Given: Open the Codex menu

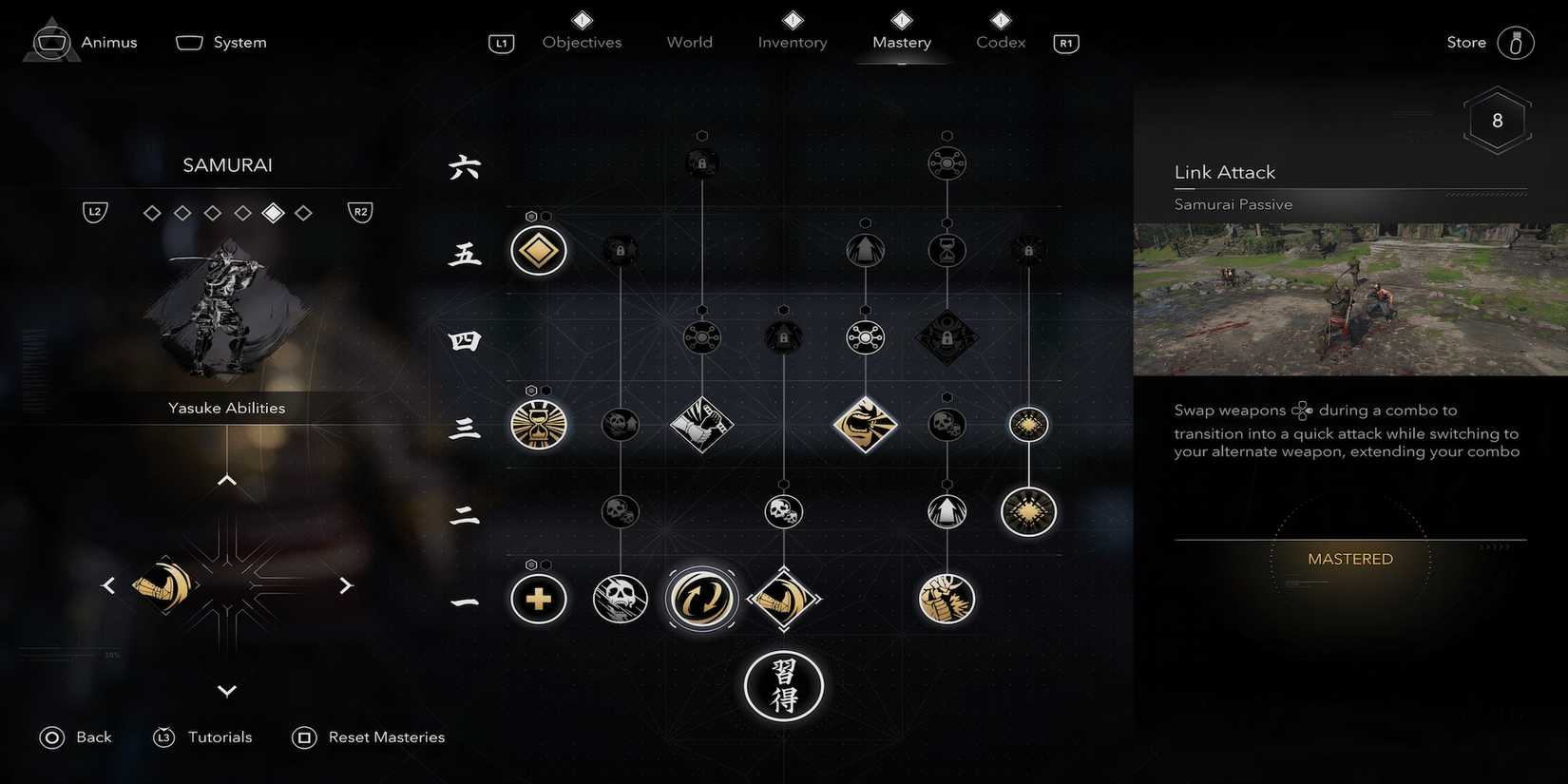Looking at the screenshot, I should (999, 42).
